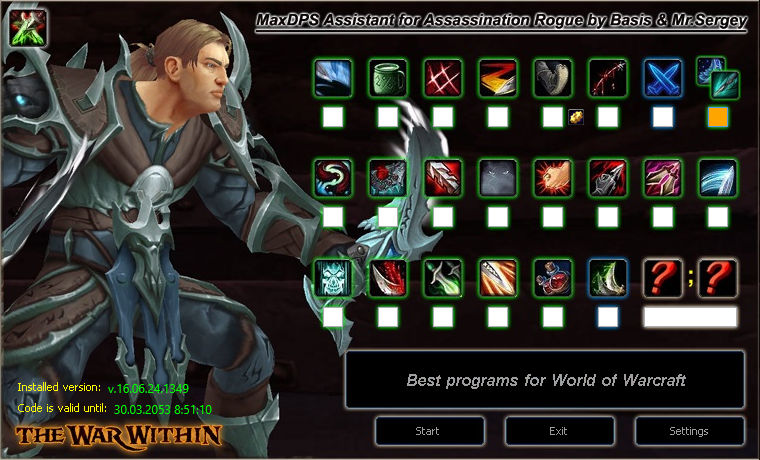760x460 pixels.
Task: Select the green mug ability icon
Action: [x=387, y=77]
